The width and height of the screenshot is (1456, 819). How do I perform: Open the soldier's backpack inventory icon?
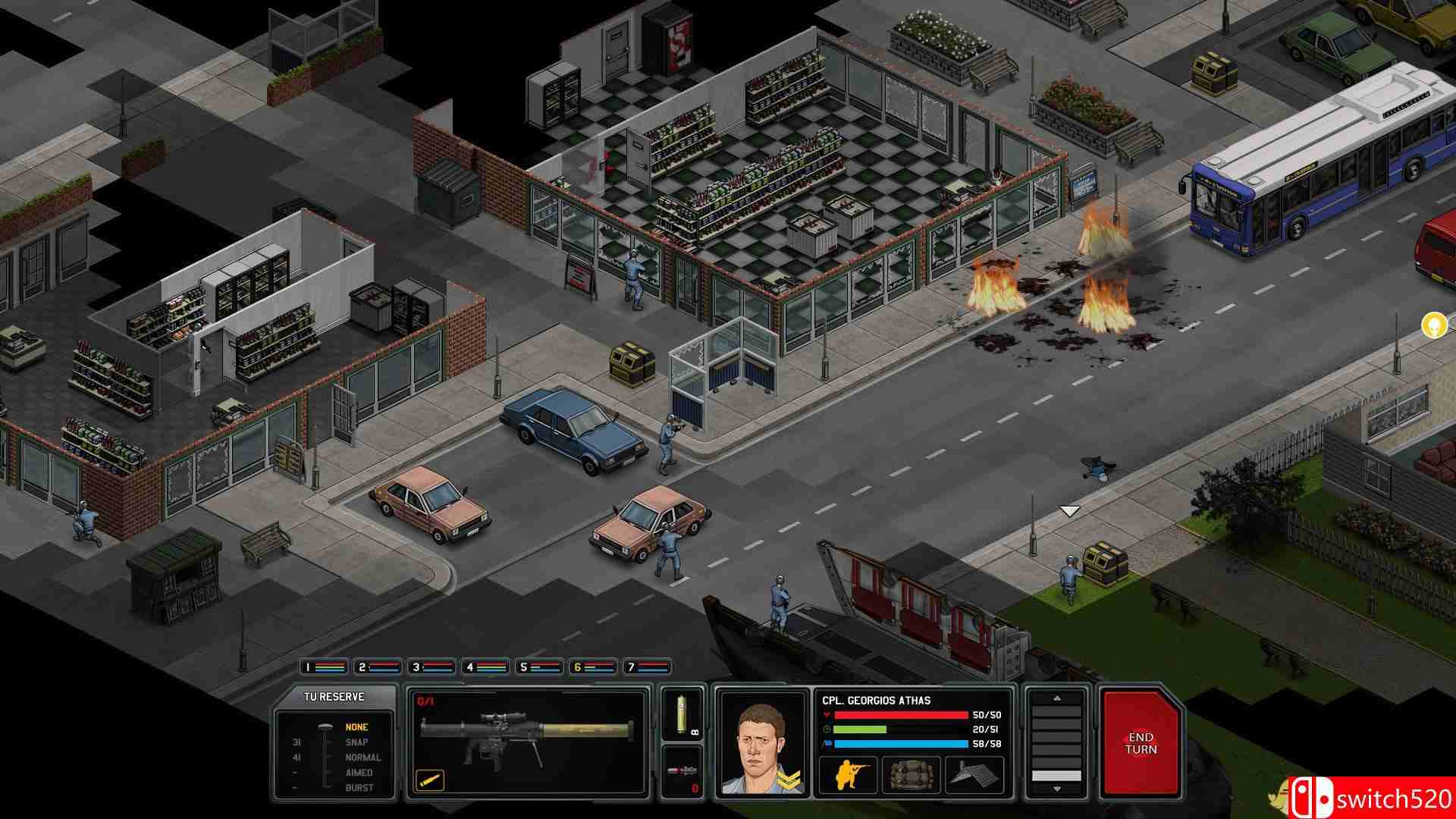(912, 774)
